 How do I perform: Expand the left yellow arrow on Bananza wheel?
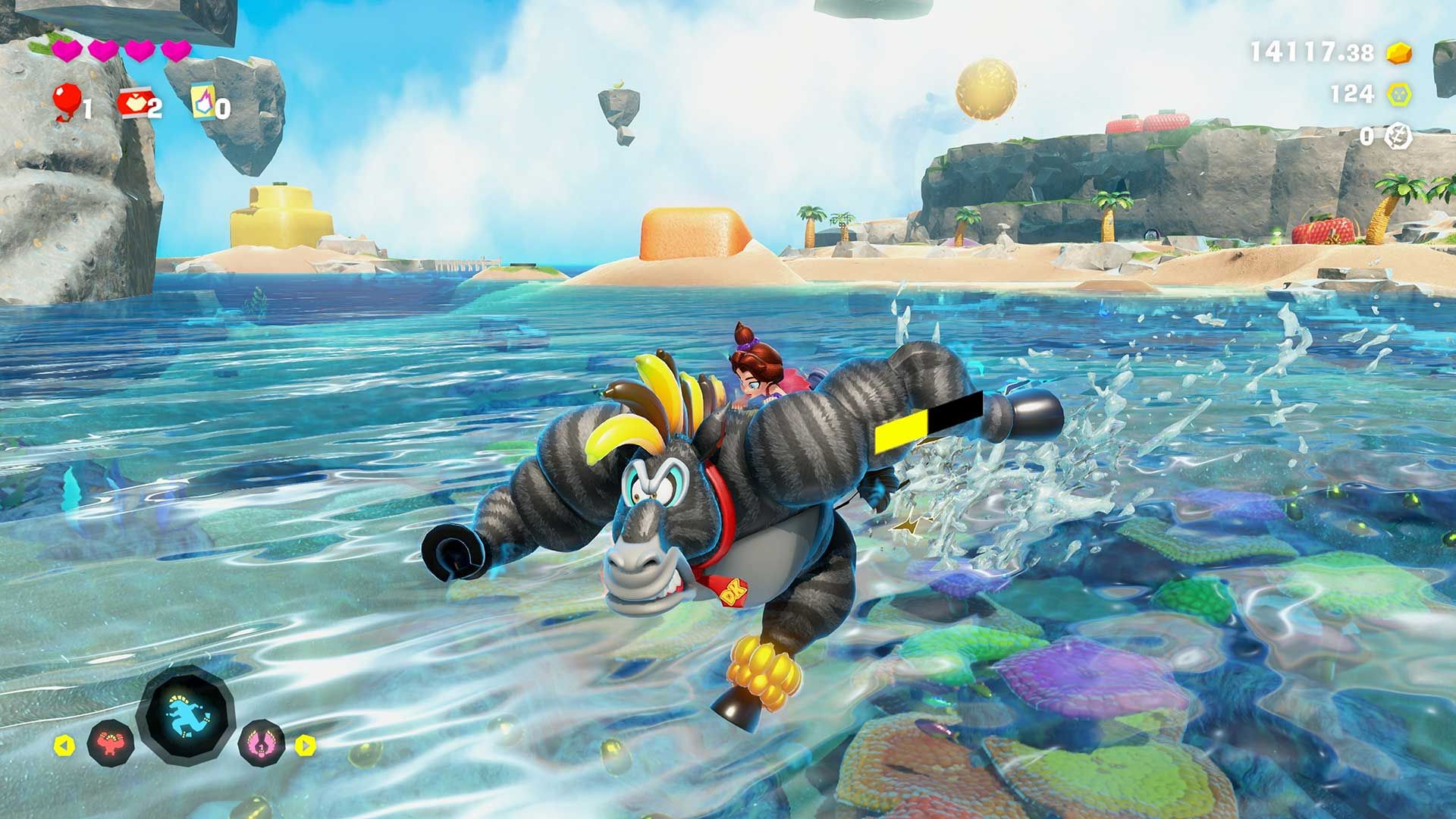pos(64,747)
